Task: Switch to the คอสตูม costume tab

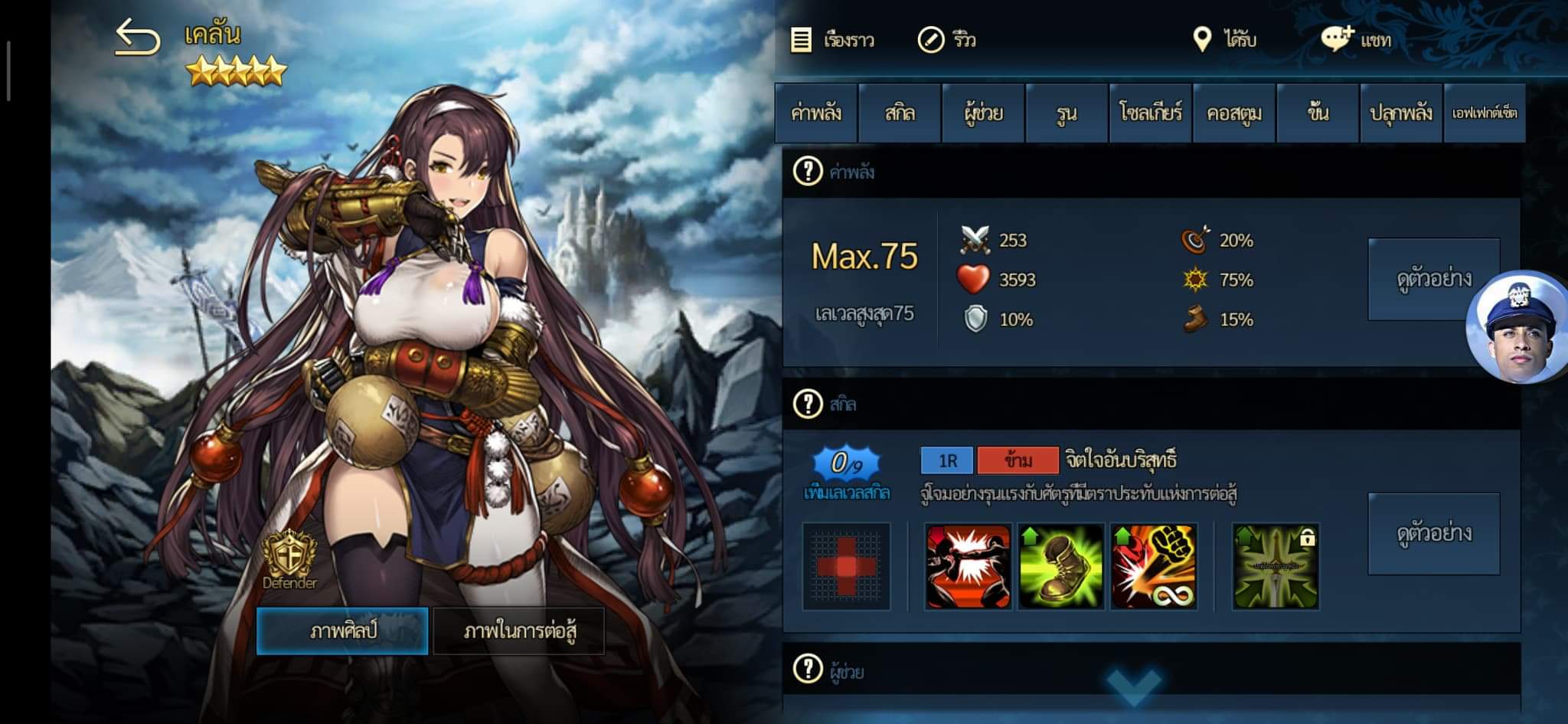Action: point(1233,113)
